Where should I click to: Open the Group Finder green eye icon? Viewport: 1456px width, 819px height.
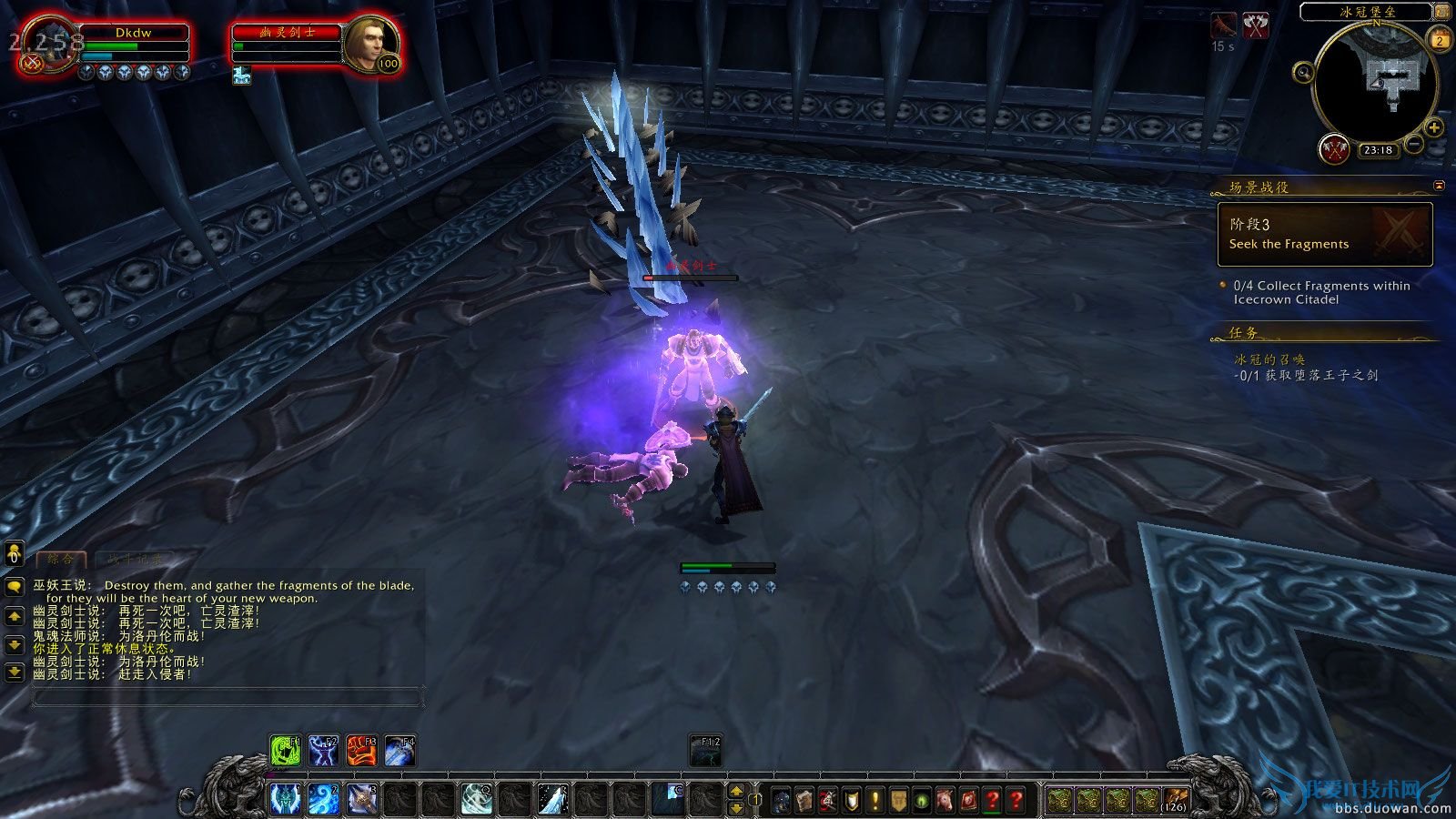[x=922, y=799]
